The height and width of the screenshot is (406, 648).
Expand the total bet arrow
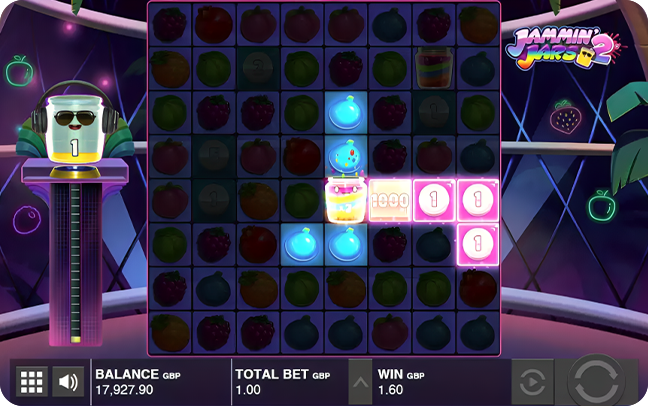click(359, 381)
